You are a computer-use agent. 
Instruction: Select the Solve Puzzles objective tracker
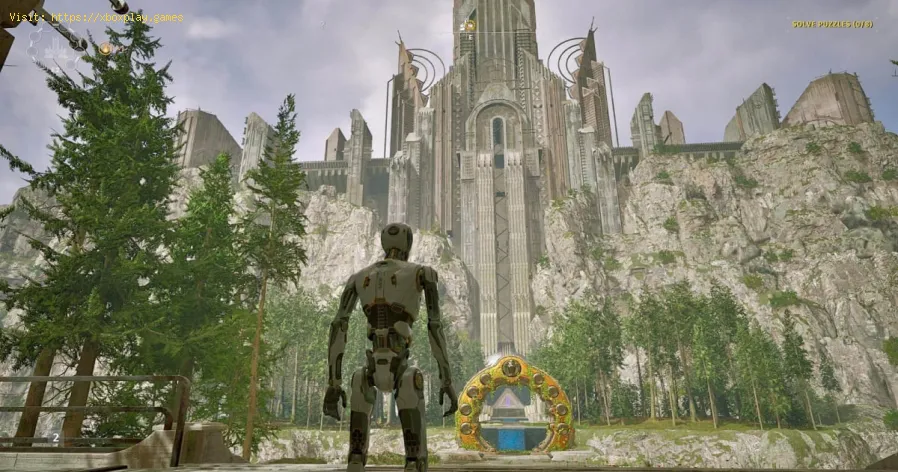coord(832,24)
